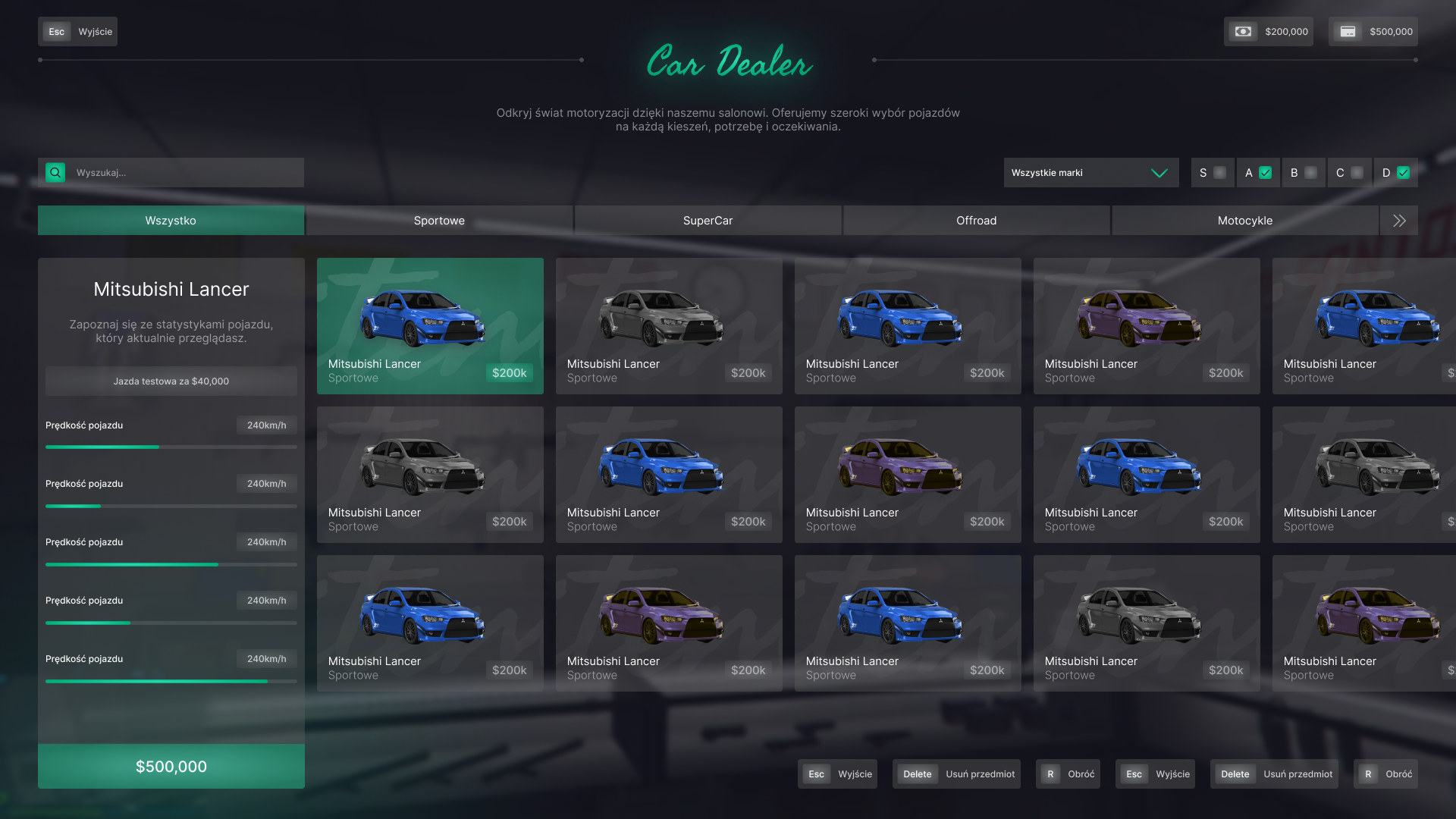Screen dimensions: 1456x819
Task: Select the purple Mitsubishi Lancer thumbnail
Action: [1146, 325]
